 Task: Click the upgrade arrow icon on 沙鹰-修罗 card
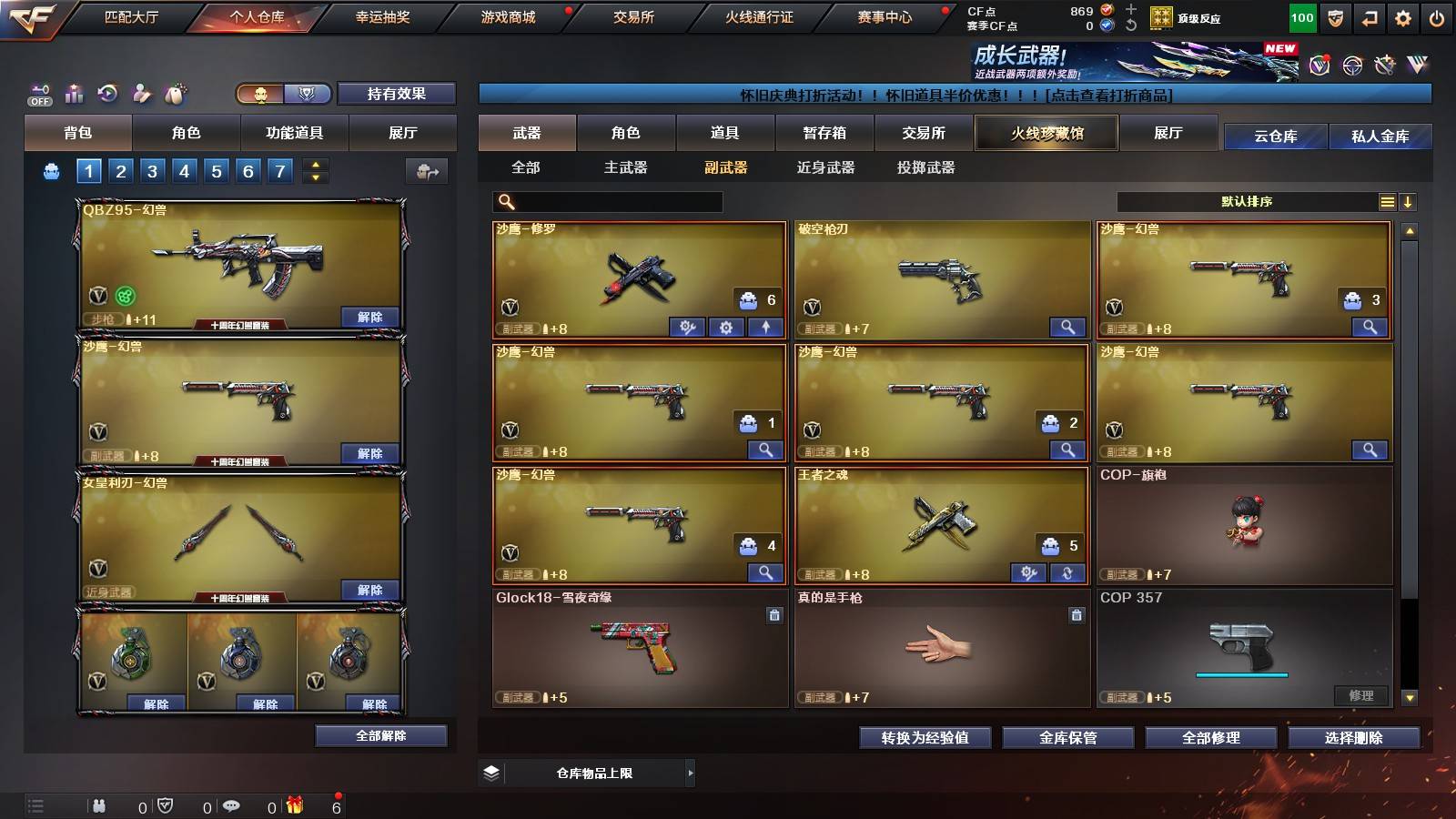766,327
